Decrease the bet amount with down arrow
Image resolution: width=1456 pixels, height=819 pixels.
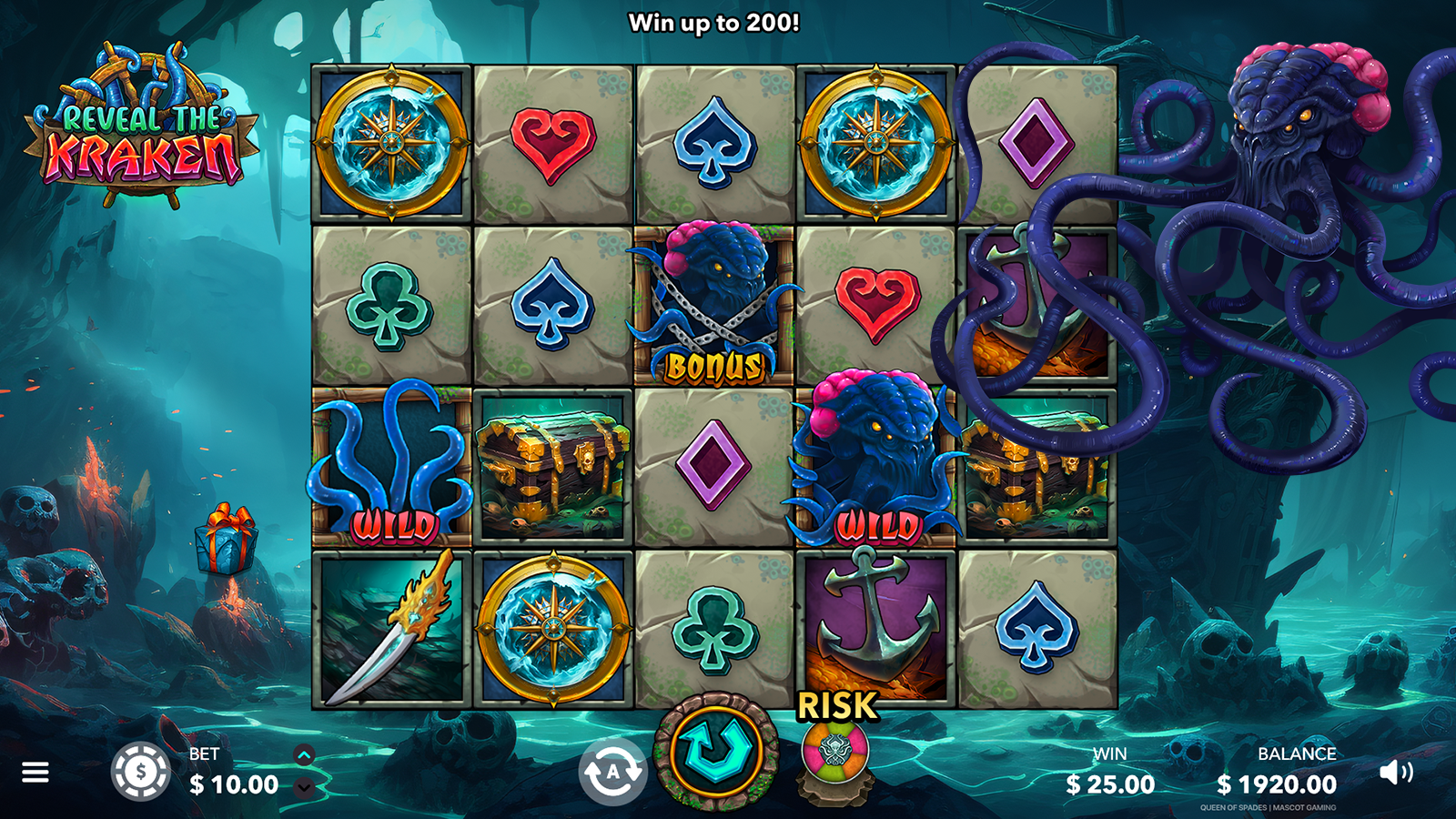tap(304, 787)
